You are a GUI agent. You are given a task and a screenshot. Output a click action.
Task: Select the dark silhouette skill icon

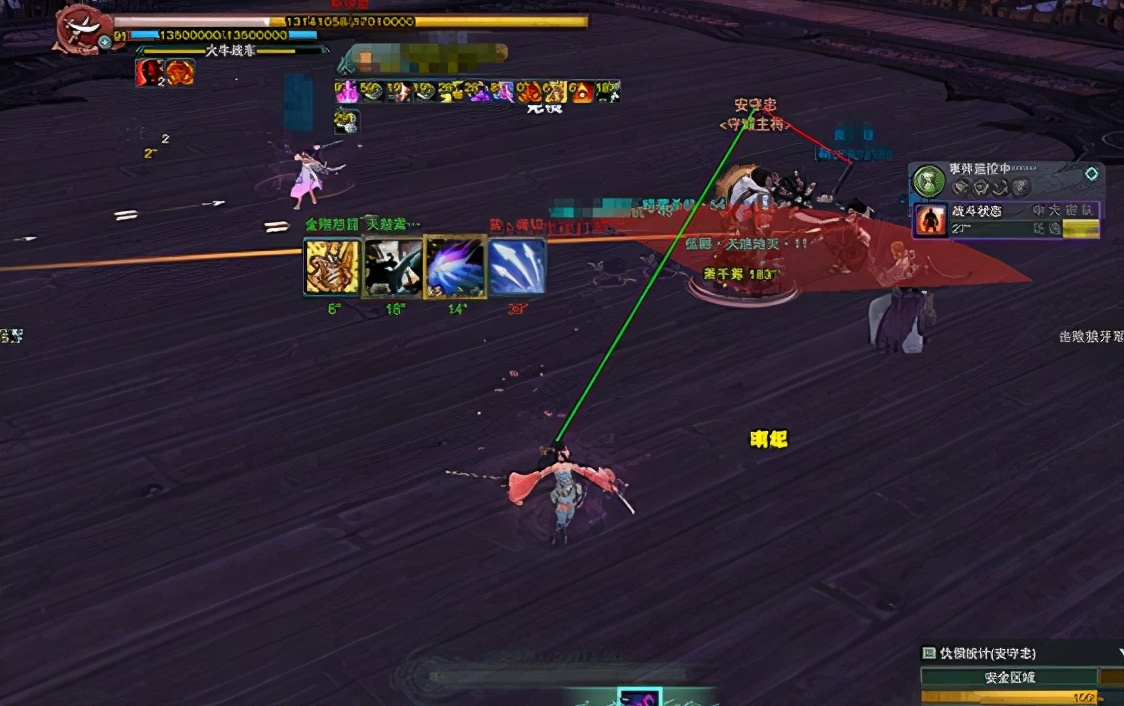392,266
